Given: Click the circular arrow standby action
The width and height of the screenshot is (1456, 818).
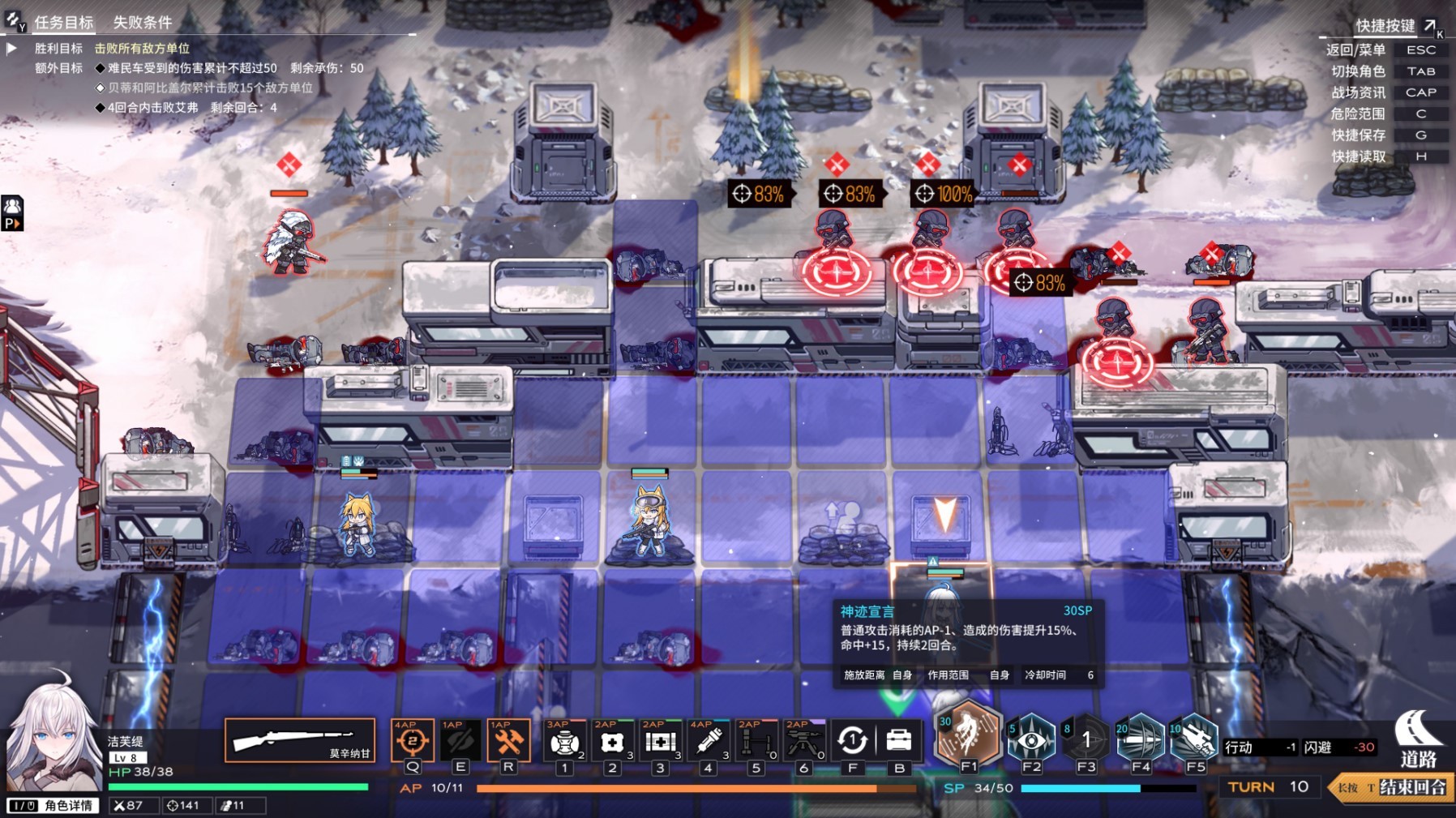Looking at the screenshot, I should (852, 740).
